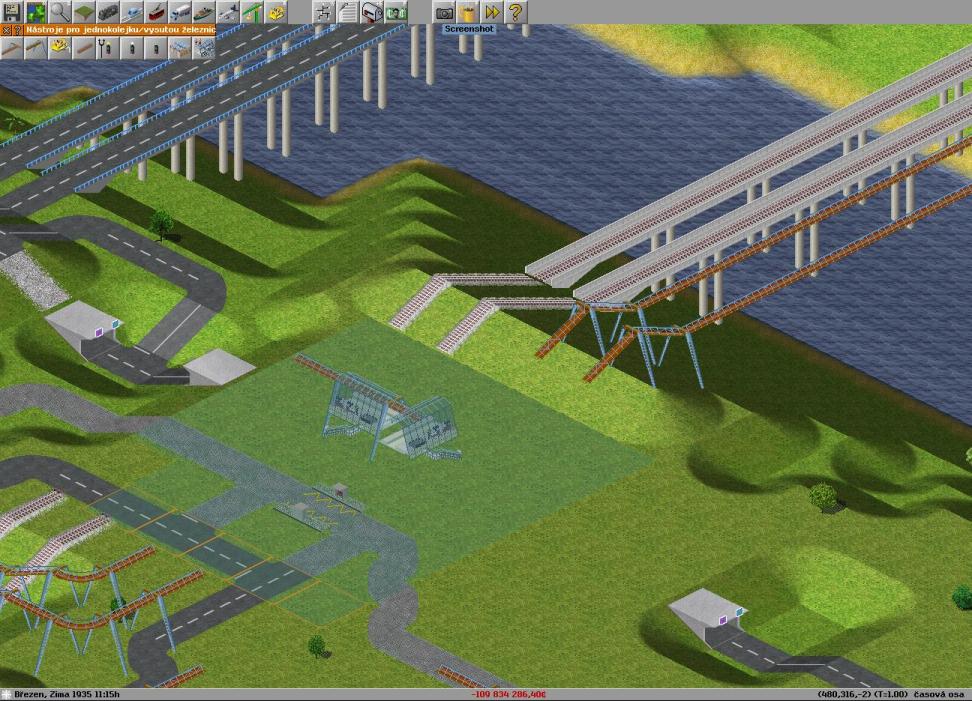This screenshot has height=701, width=972.
Task: Open the red tram tools
Action: coord(156,12)
